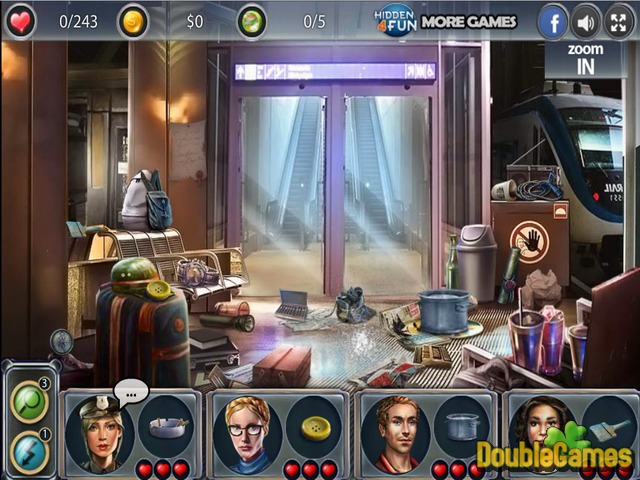This screenshot has height=480, width=640.
Task: Choose the cooking pot item request
Action: pyautogui.click(x=460, y=425)
